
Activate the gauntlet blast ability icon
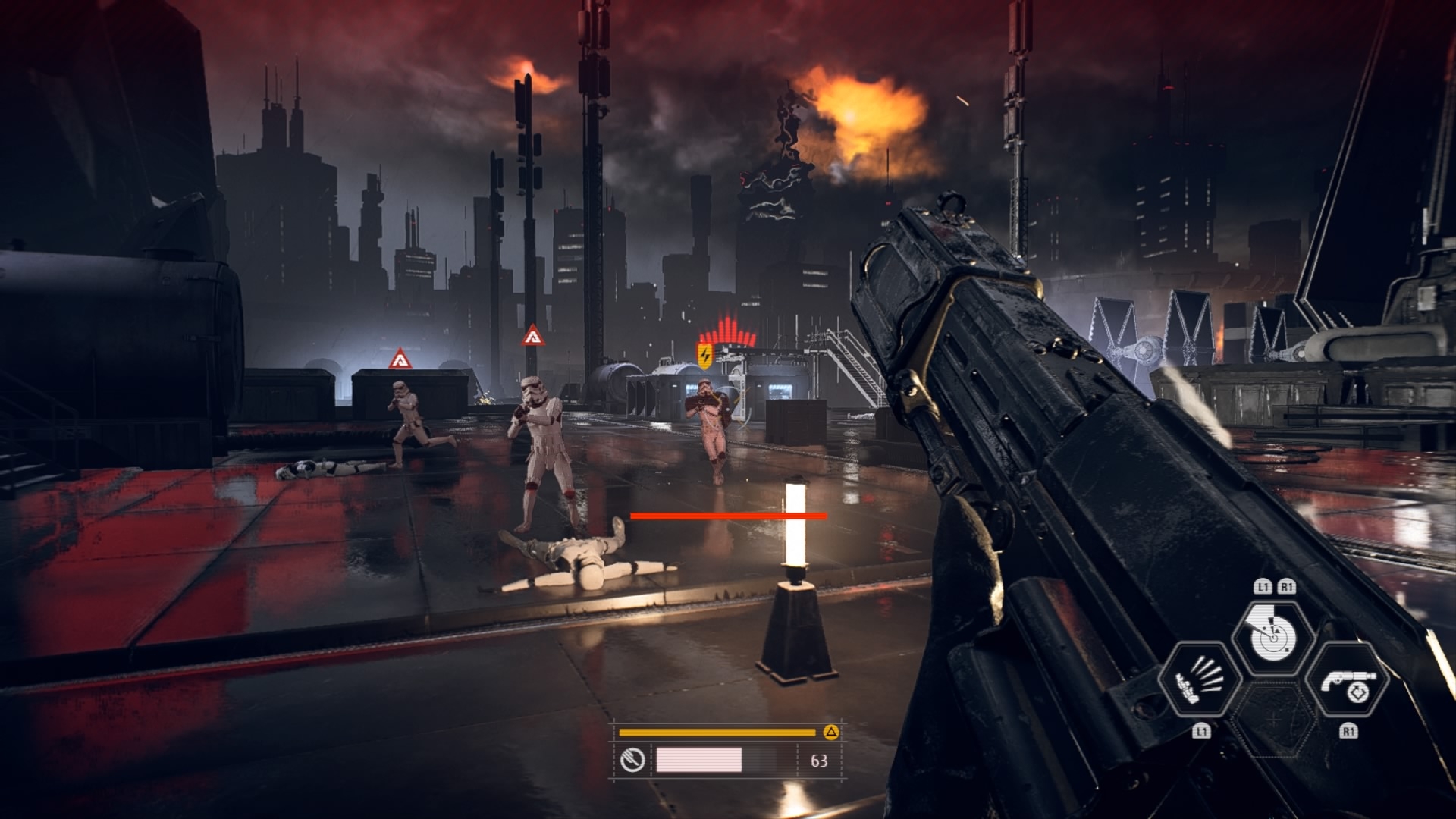click(1200, 680)
